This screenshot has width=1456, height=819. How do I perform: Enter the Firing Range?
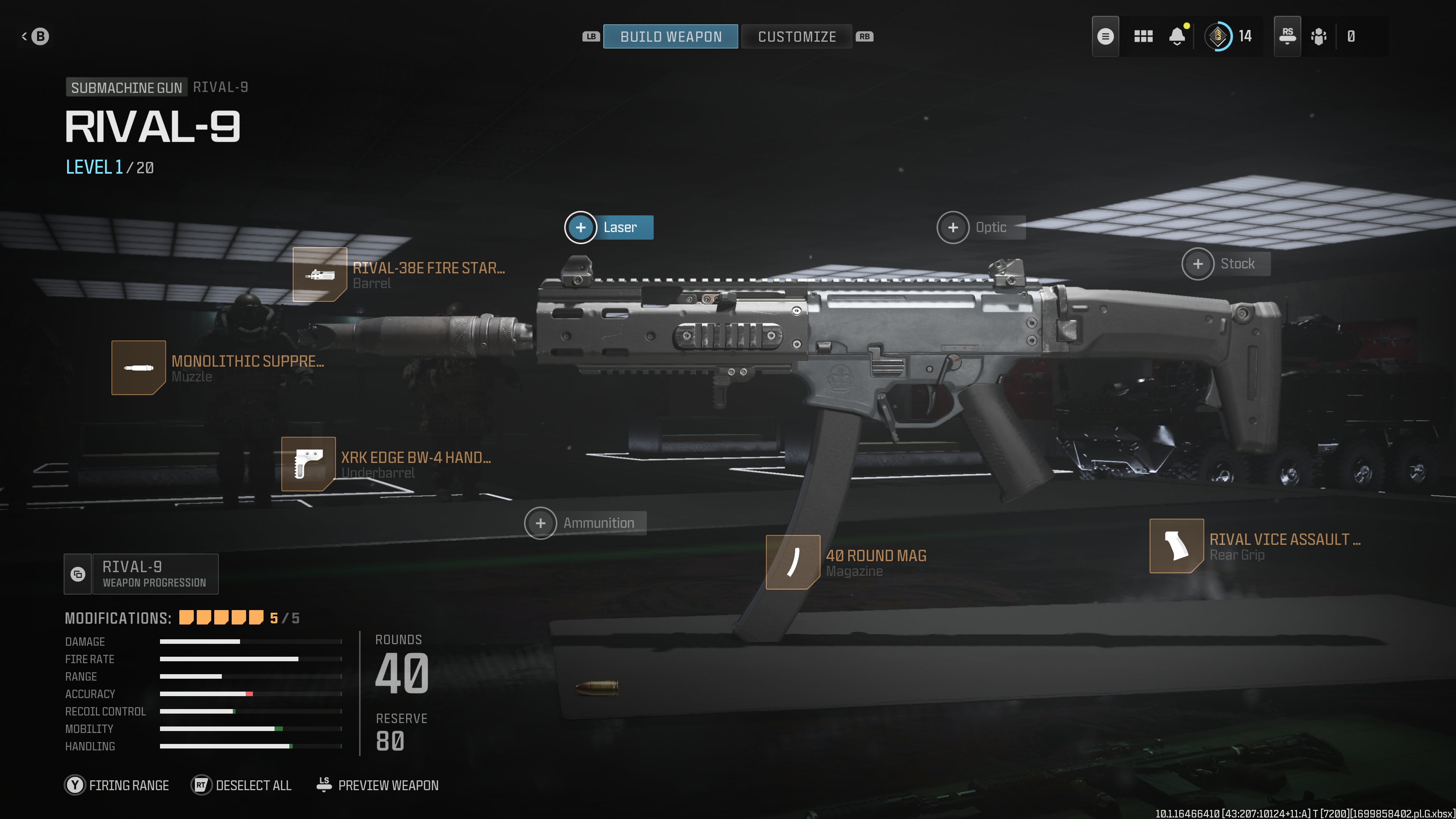[117, 785]
